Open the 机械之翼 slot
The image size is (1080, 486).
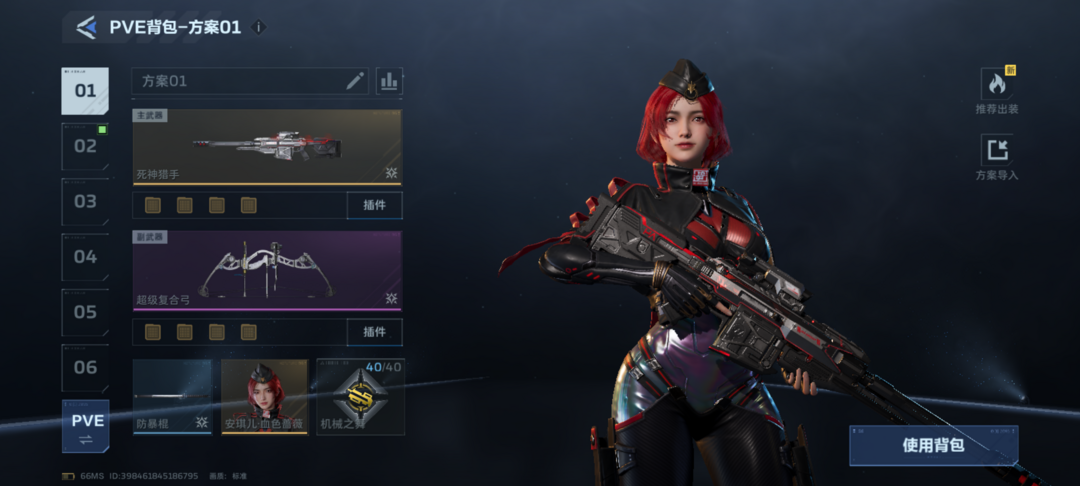pyautogui.click(x=360, y=397)
